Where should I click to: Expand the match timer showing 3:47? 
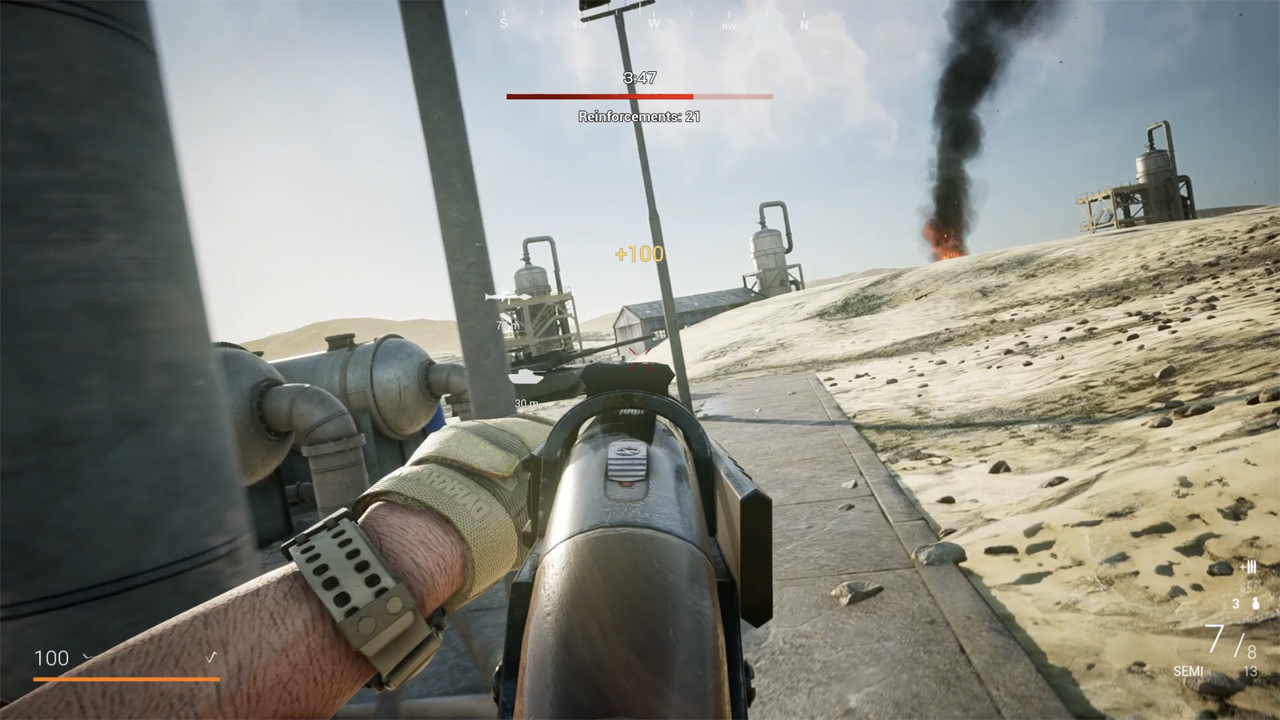pos(639,75)
